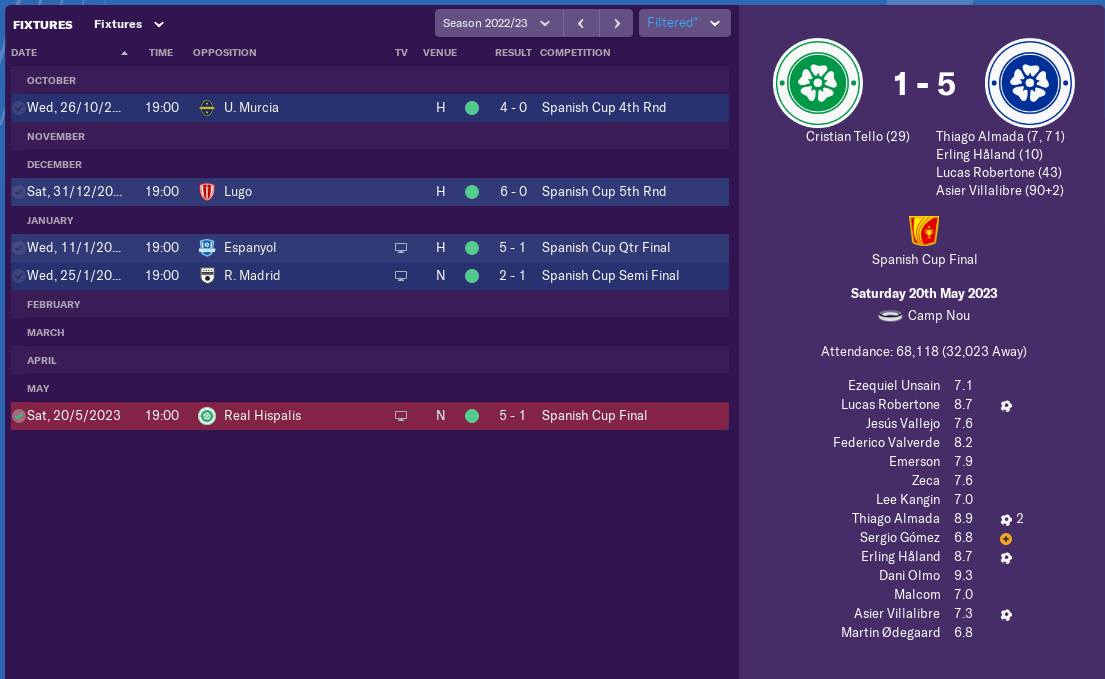Click the Camp Nou stadium link
This screenshot has height=679, width=1105.
pos(938,316)
